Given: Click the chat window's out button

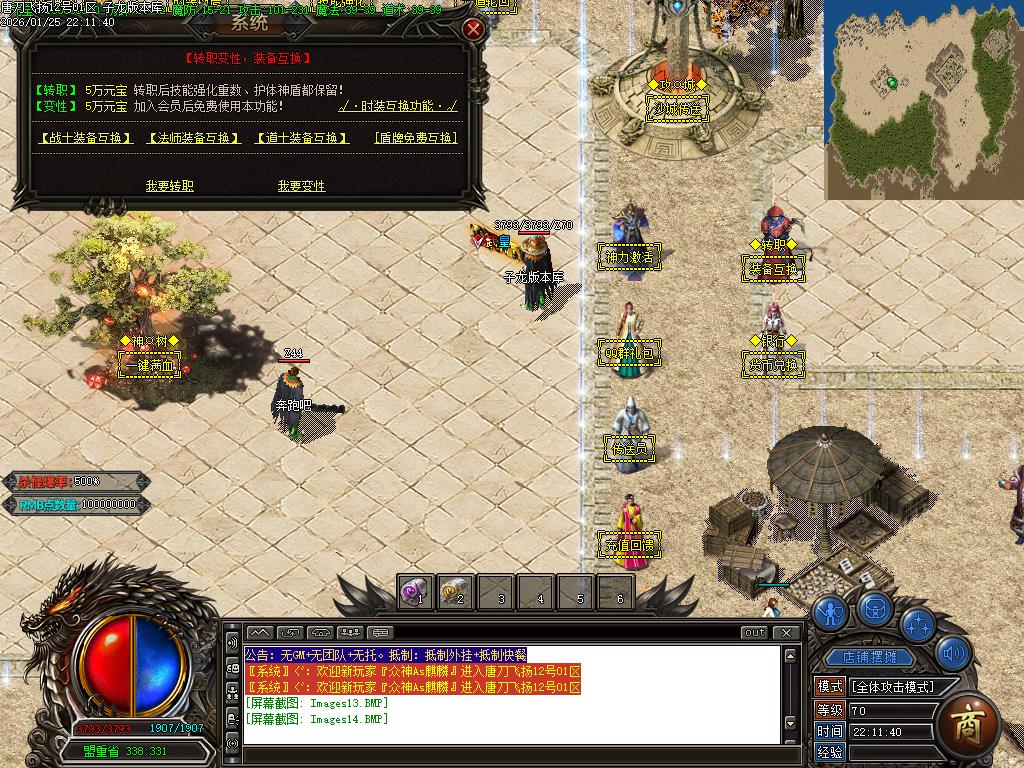Looking at the screenshot, I should [754, 632].
